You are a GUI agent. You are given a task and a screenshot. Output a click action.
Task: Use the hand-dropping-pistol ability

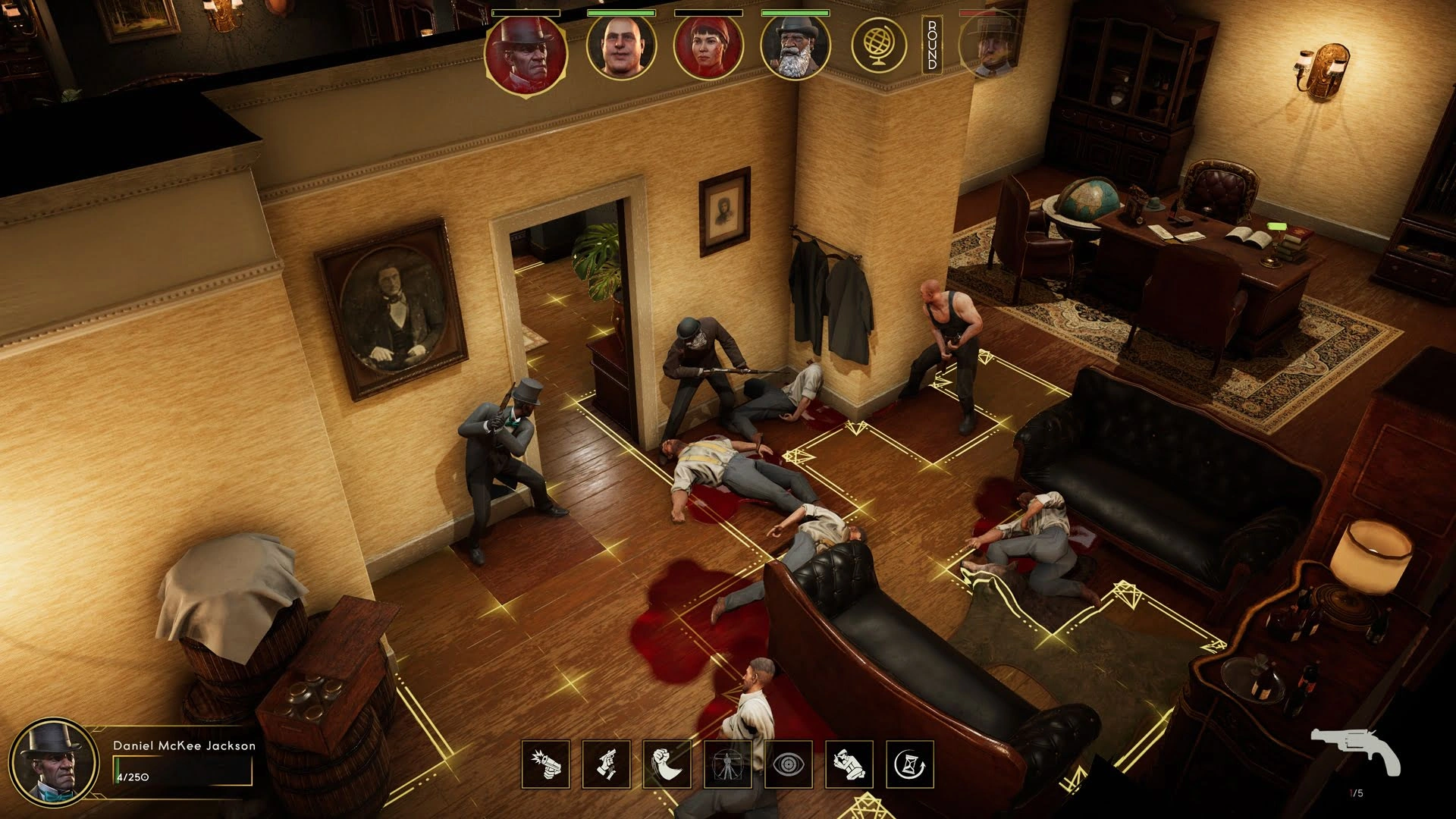point(606,764)
